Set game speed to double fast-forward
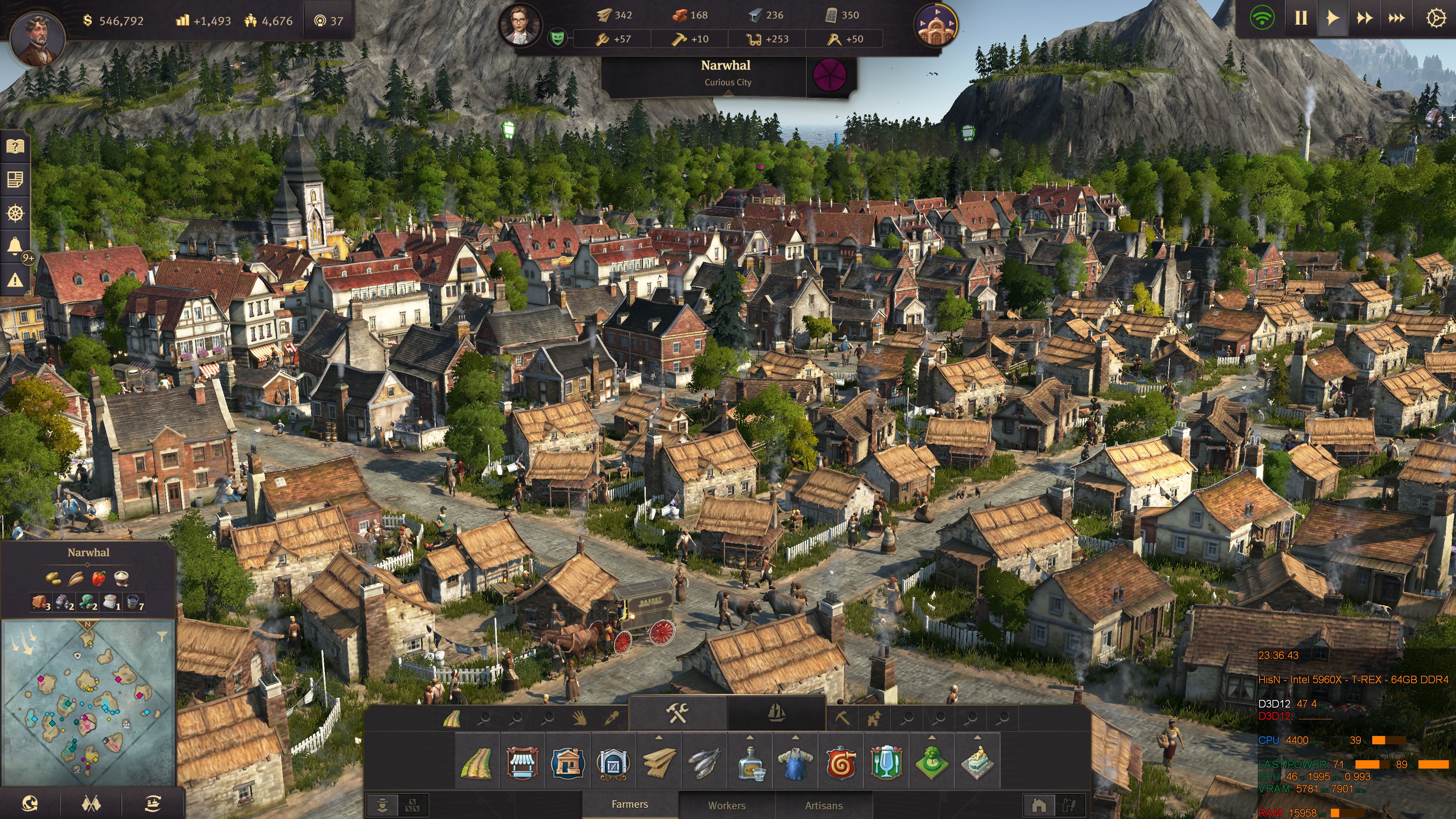 (1365, 19)
